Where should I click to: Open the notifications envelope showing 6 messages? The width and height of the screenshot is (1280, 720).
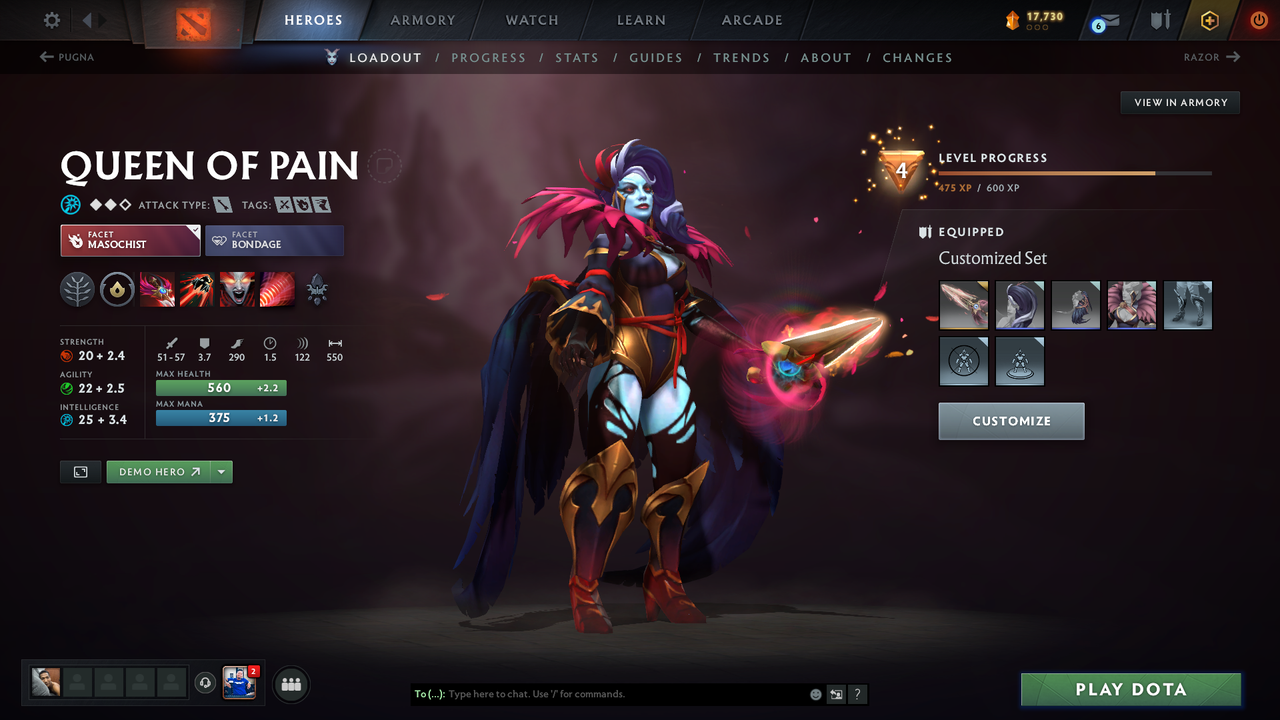tap(1103, 19)
